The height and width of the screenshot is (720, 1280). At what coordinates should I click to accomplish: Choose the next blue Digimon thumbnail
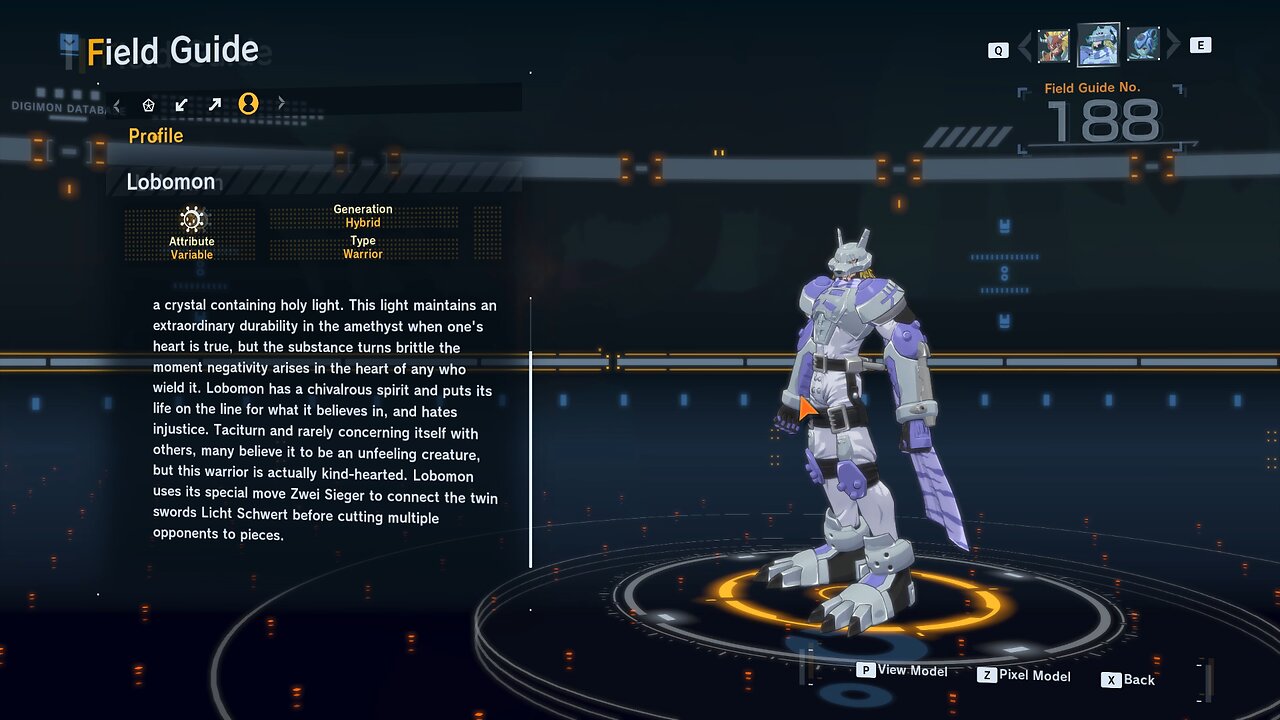[1143, 45]
